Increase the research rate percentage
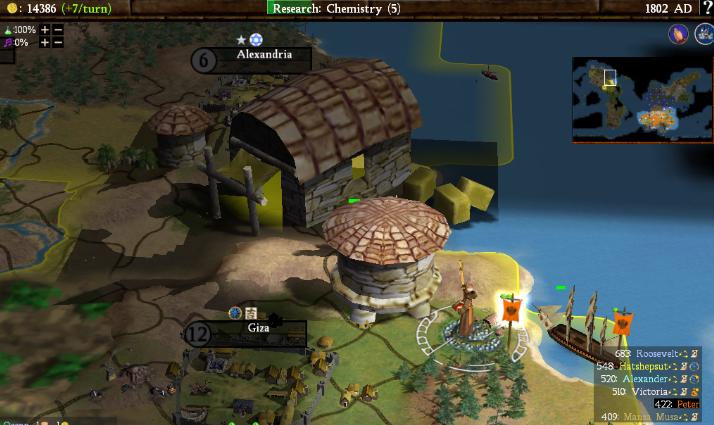 click(x=45, y=30)
